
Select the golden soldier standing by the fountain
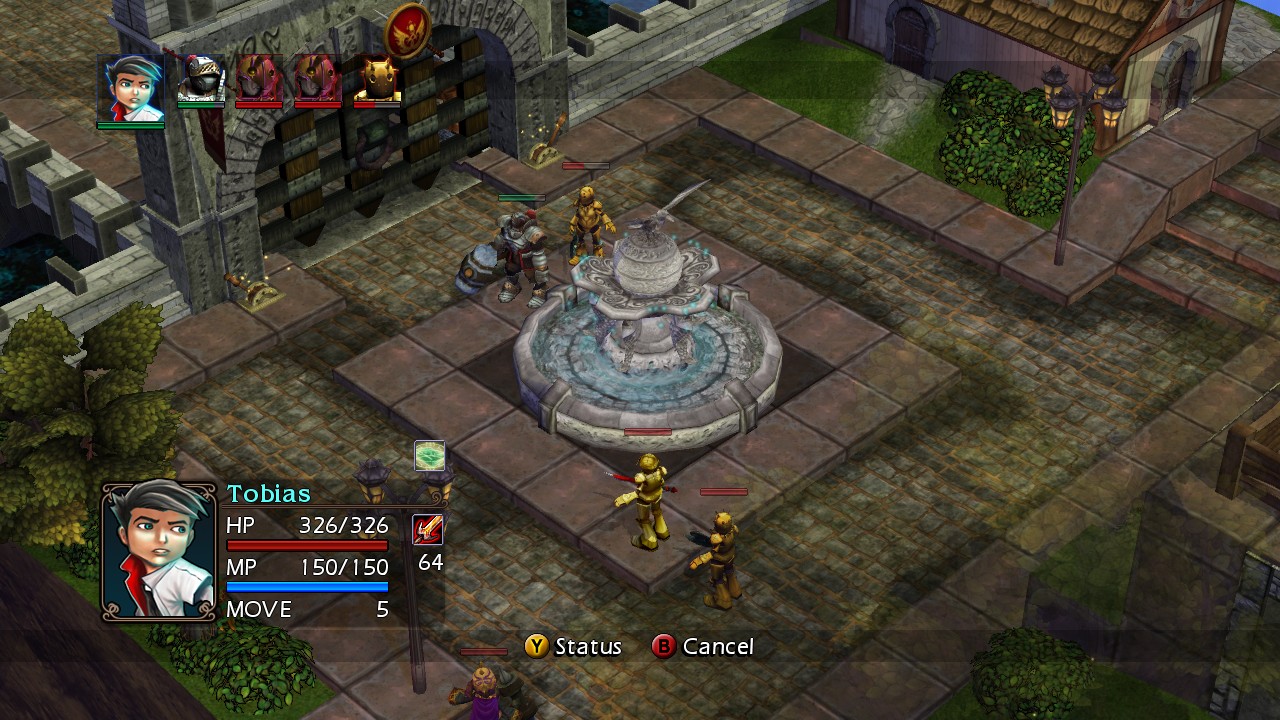point(590,218)
